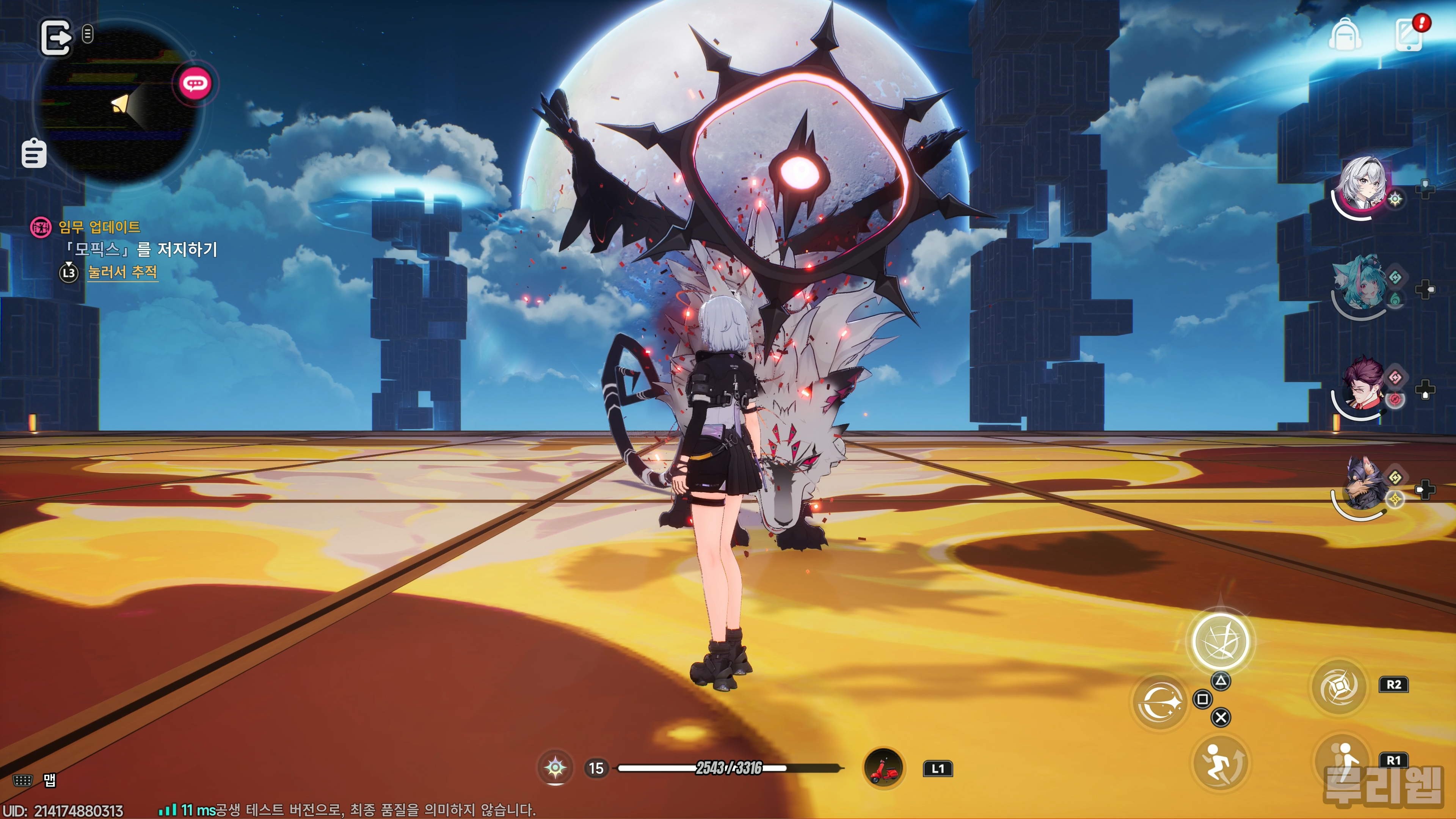
Task: Open the keyboard icon beside map label
Action: click(23, 781)
